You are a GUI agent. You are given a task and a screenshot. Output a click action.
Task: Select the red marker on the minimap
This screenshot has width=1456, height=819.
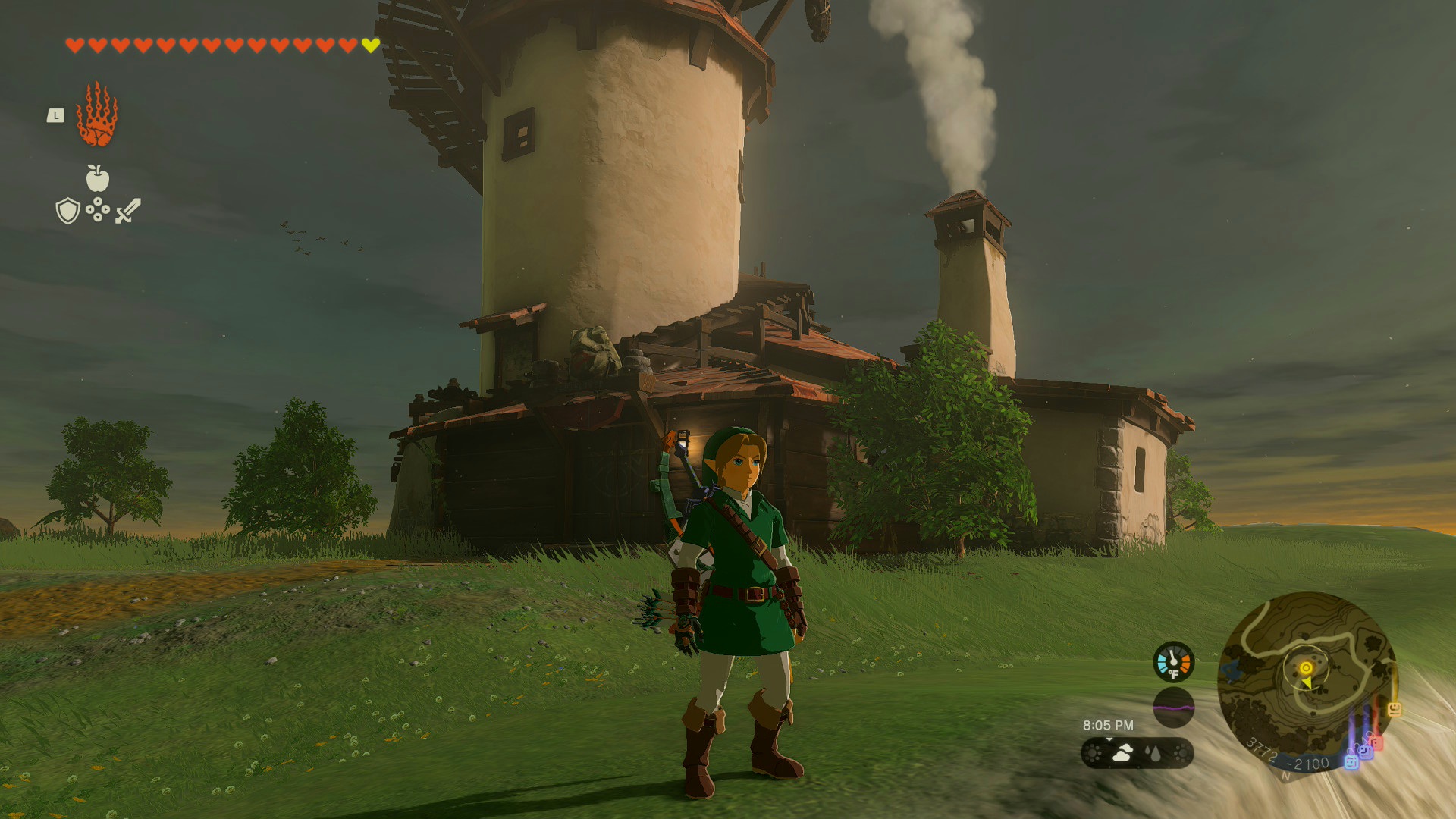(1376, 742)
